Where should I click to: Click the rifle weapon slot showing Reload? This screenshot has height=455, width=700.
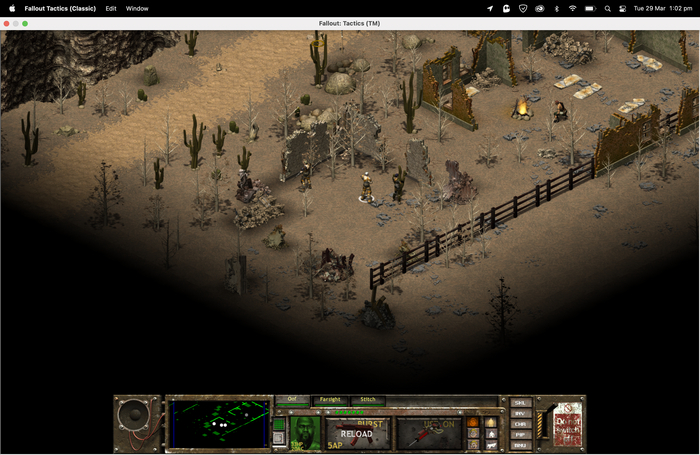(x=357, y=434)
